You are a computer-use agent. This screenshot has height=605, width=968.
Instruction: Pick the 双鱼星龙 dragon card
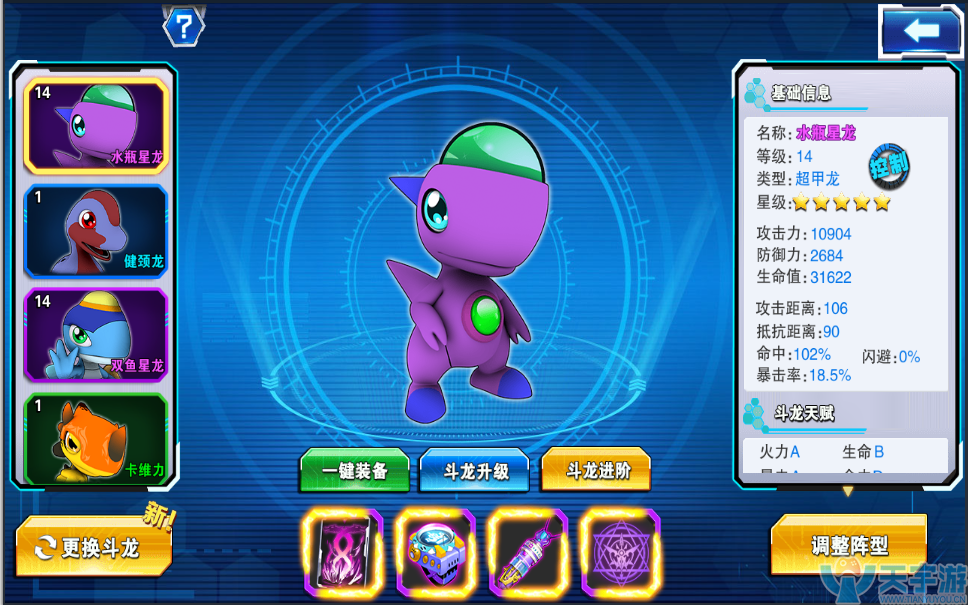coord(96,335)
